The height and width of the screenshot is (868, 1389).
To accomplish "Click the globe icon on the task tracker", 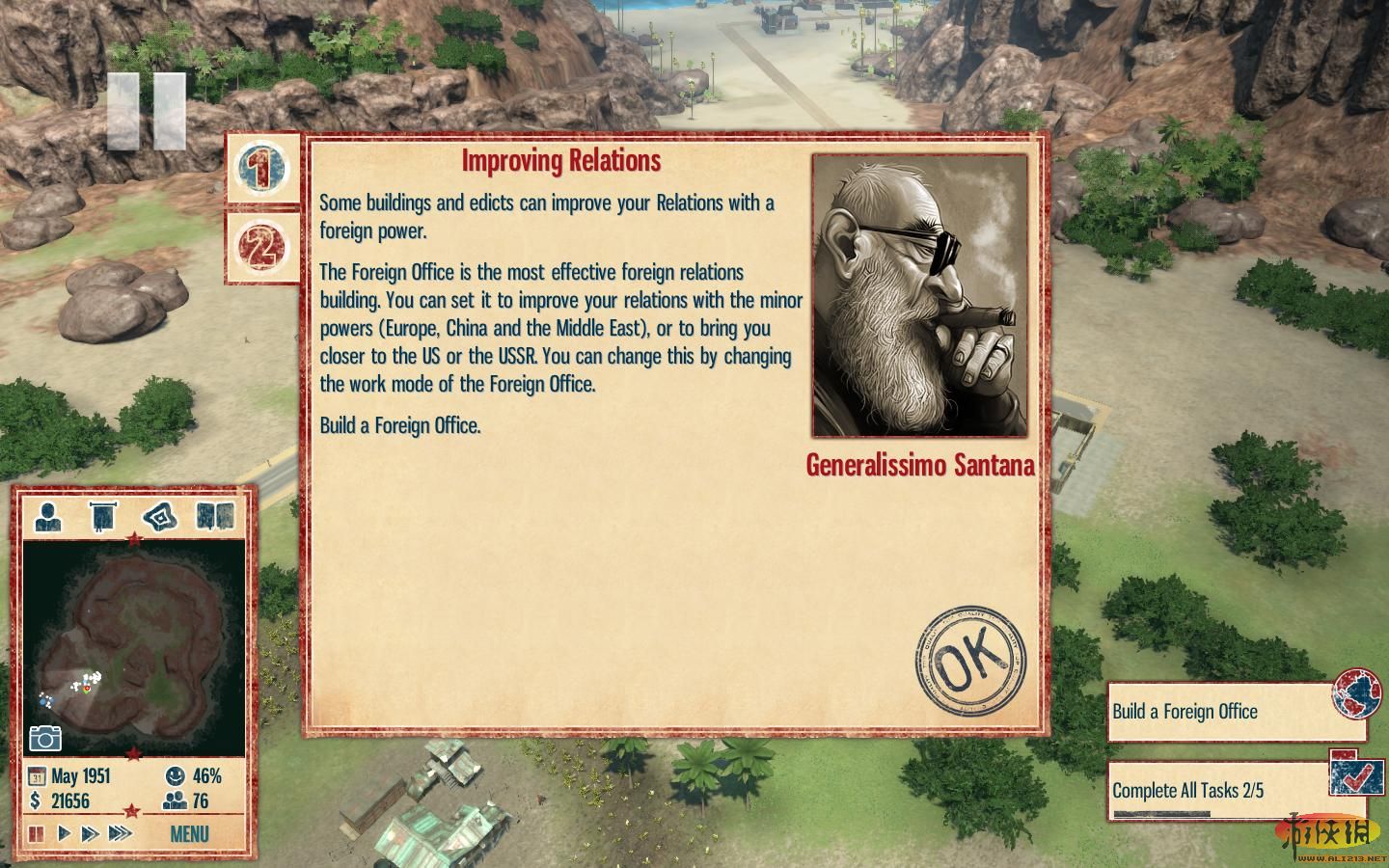I will 1357,694.
